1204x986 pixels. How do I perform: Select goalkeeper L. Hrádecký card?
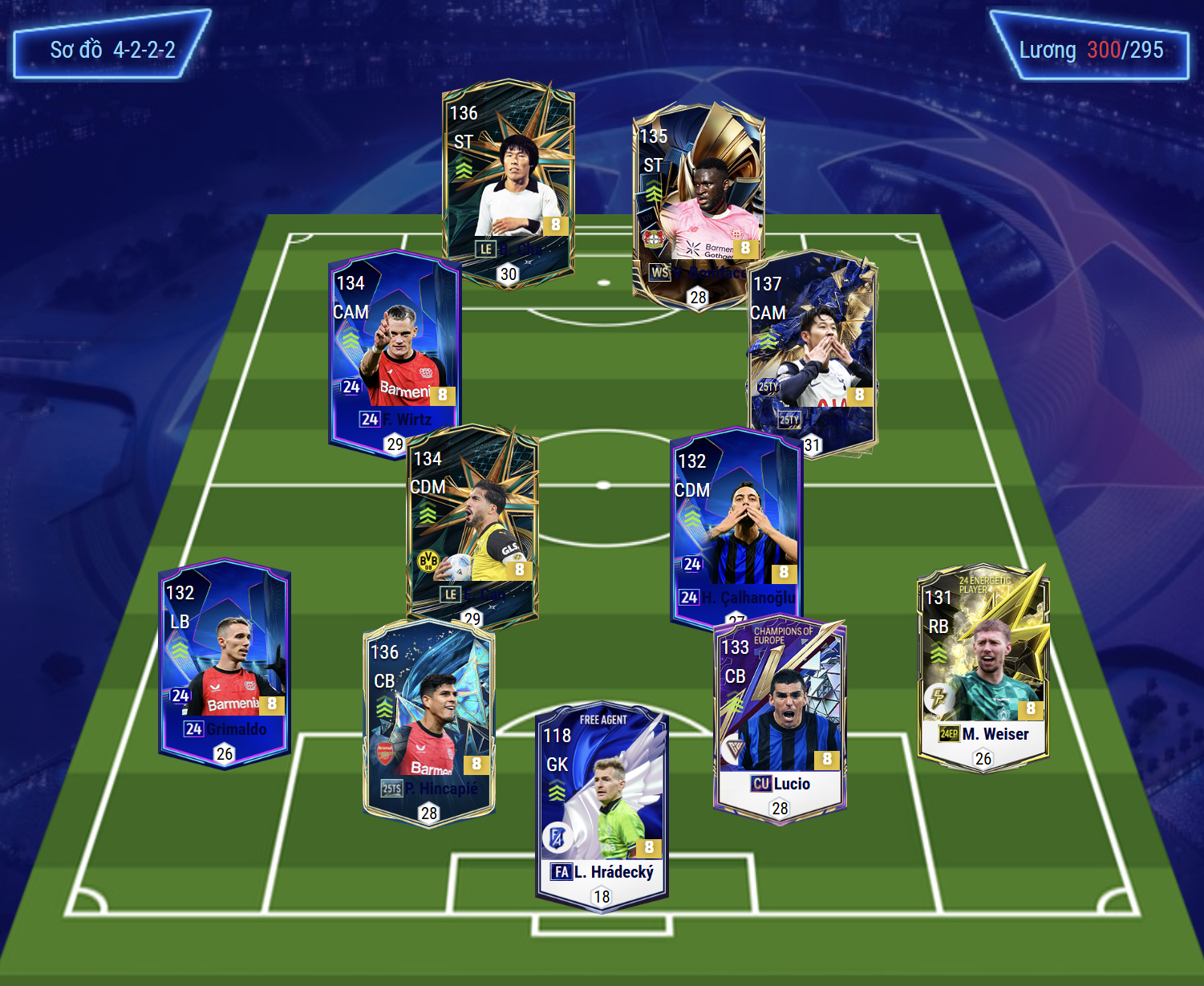tap(602, 806)
